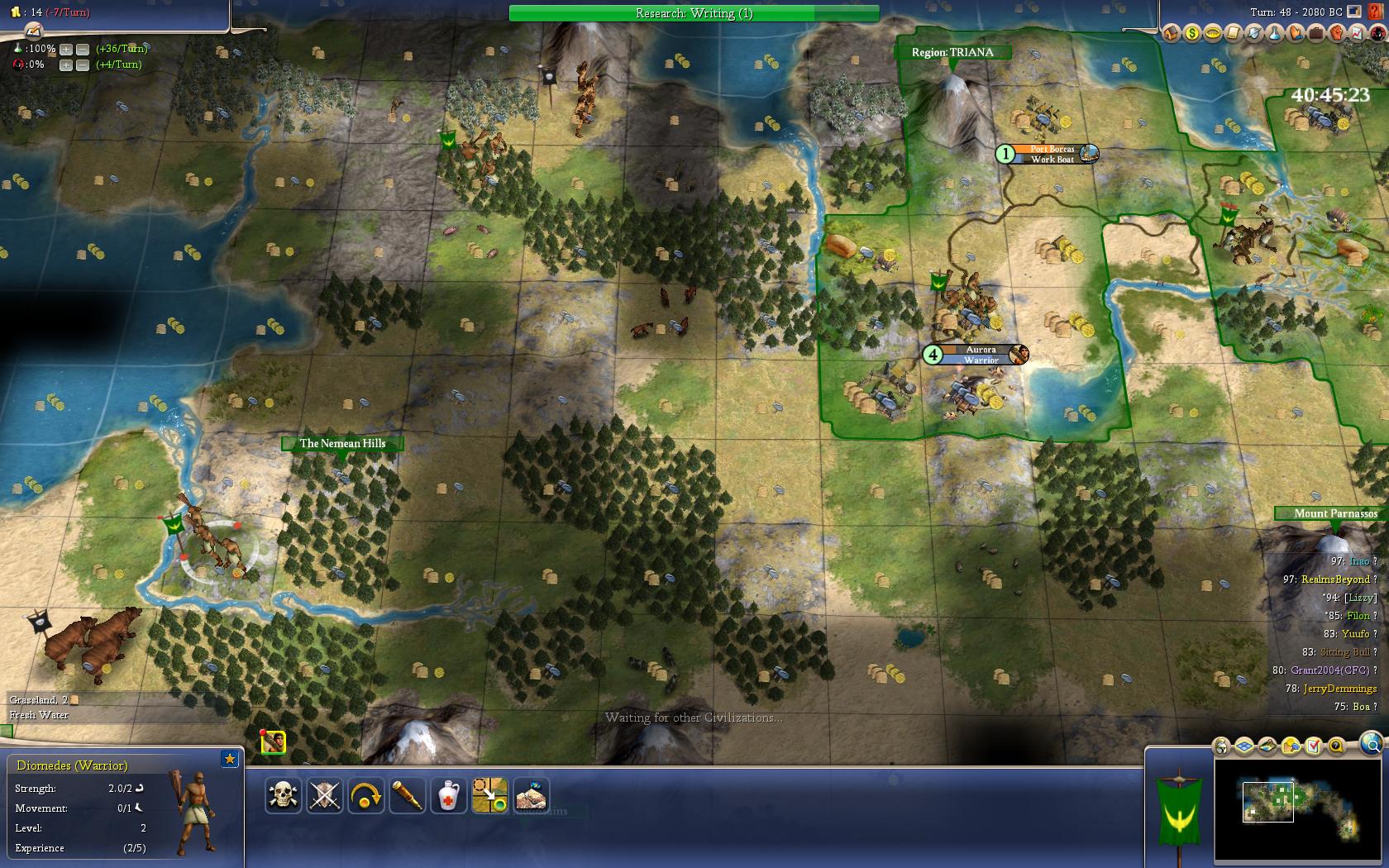Set warrior to sentry with spyglass button
The width and height of the screenshot is (1389, 868).
pyautogui.click(x=408, y=796)
